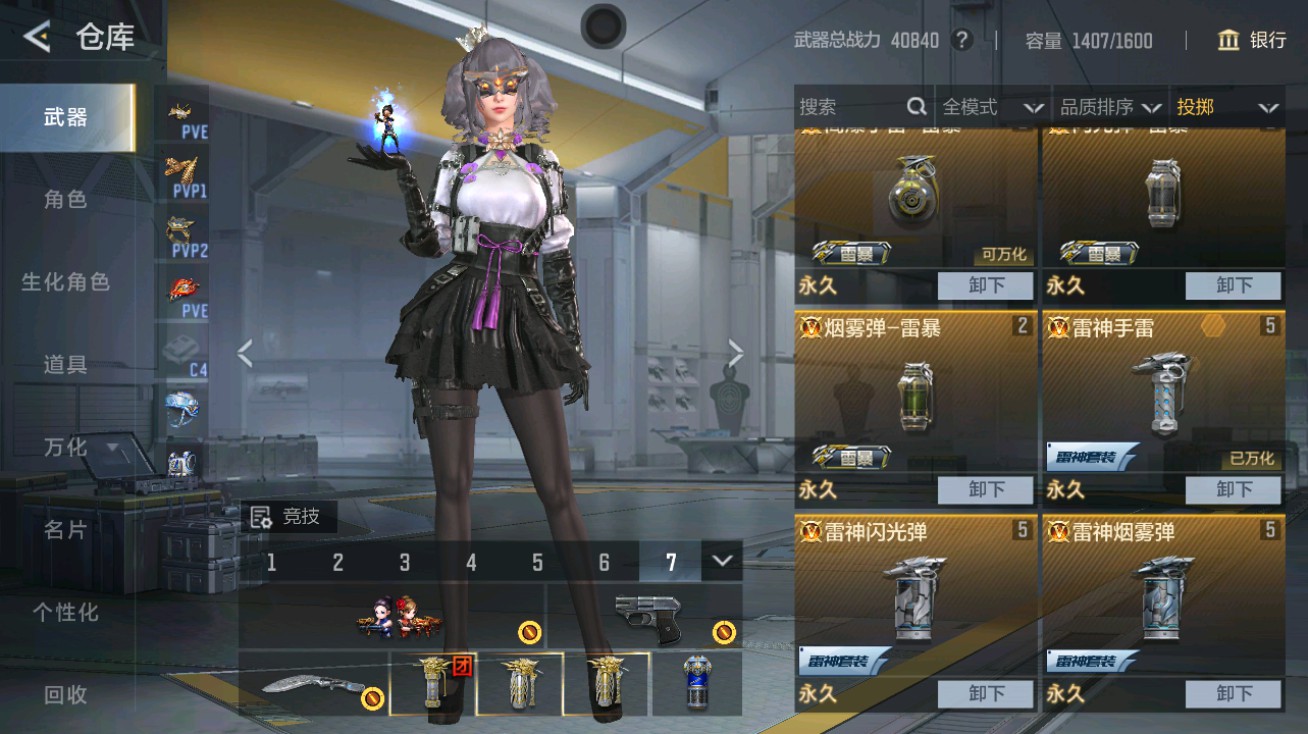Click 卸下 to unequip 烟雾弹-雷暴
The height and width of the screenshot is (734, 1308).
pos(986,490)
